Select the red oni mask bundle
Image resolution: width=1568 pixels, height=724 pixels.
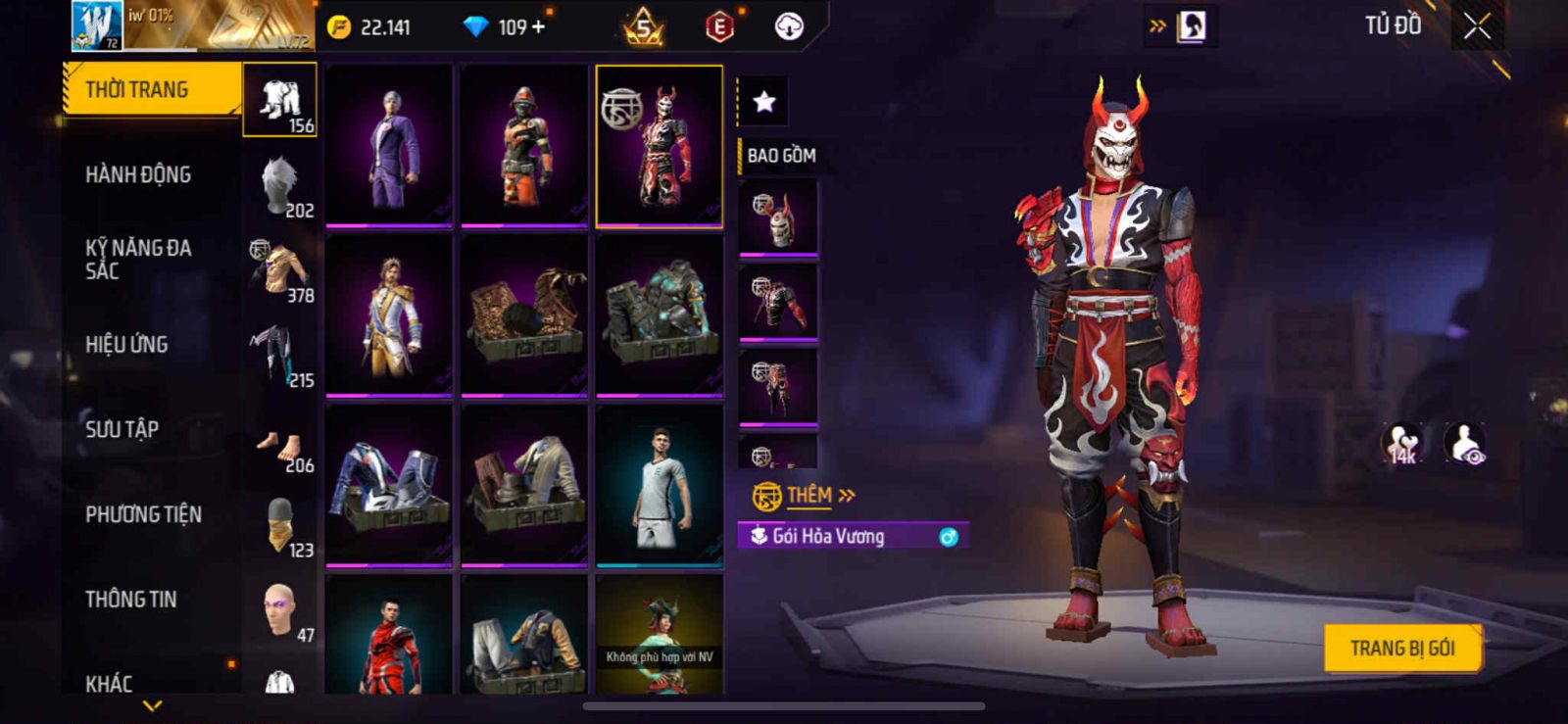click(x=660, y=145)
